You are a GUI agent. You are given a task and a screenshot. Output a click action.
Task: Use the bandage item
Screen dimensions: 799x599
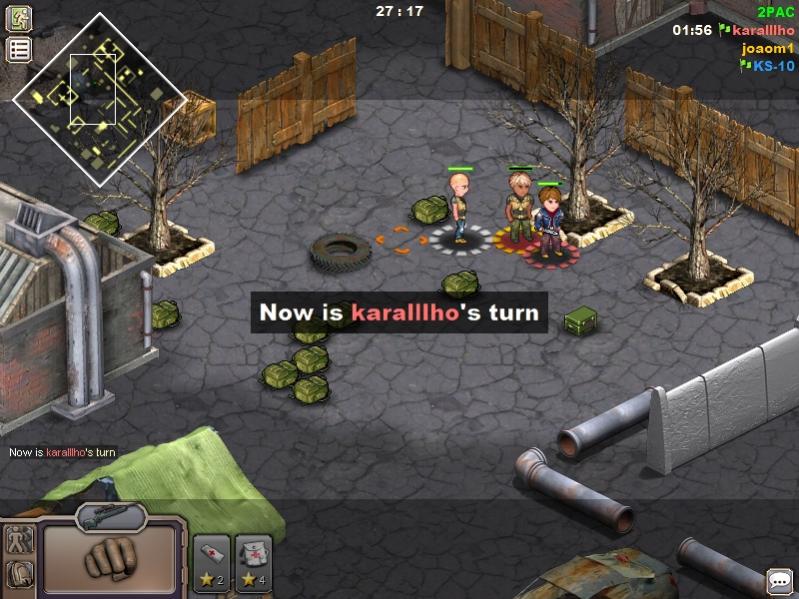pos(211,563)
